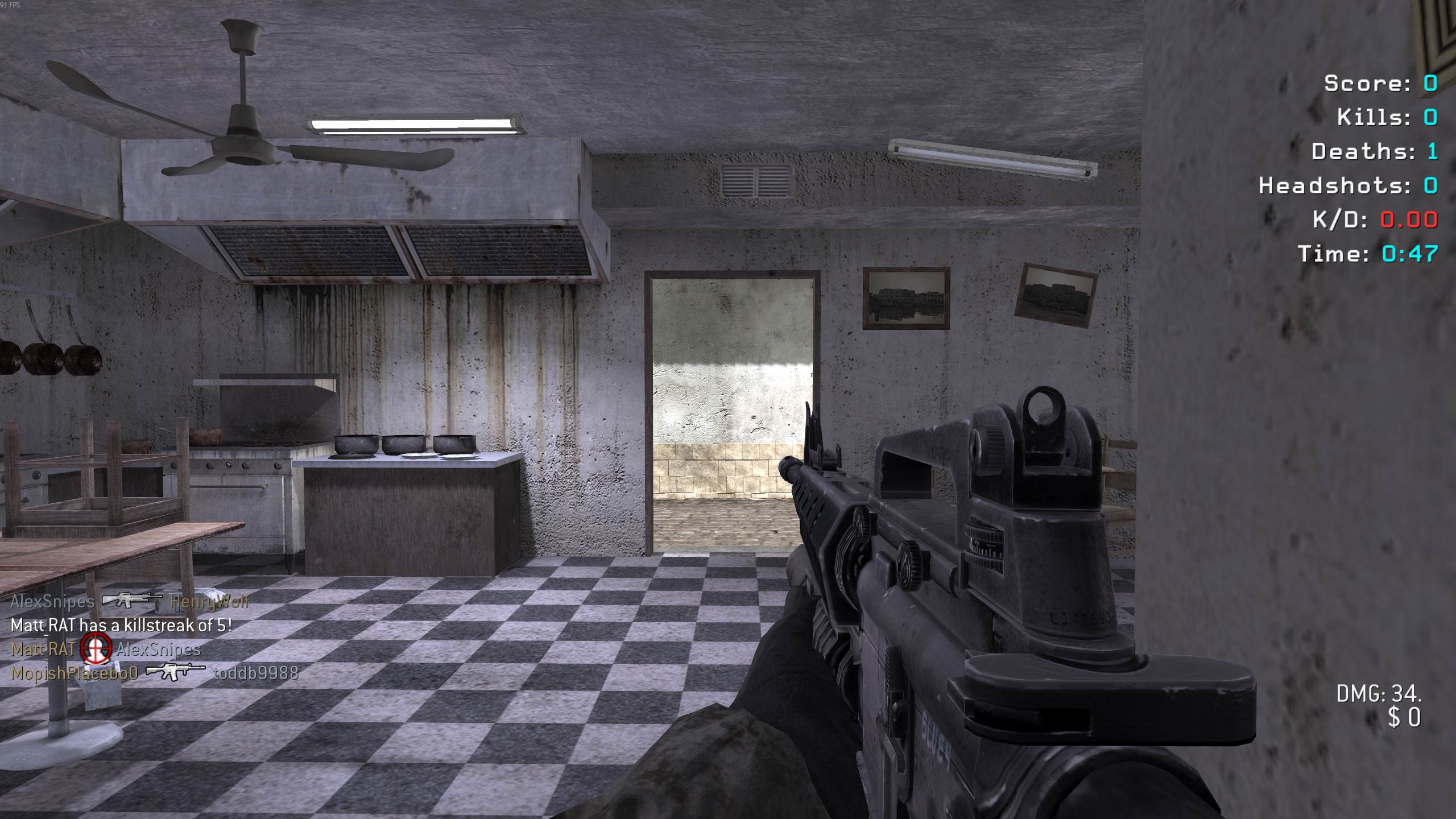Click the red headshot icon in the killfeed
1456x819 pixels.
96,649
